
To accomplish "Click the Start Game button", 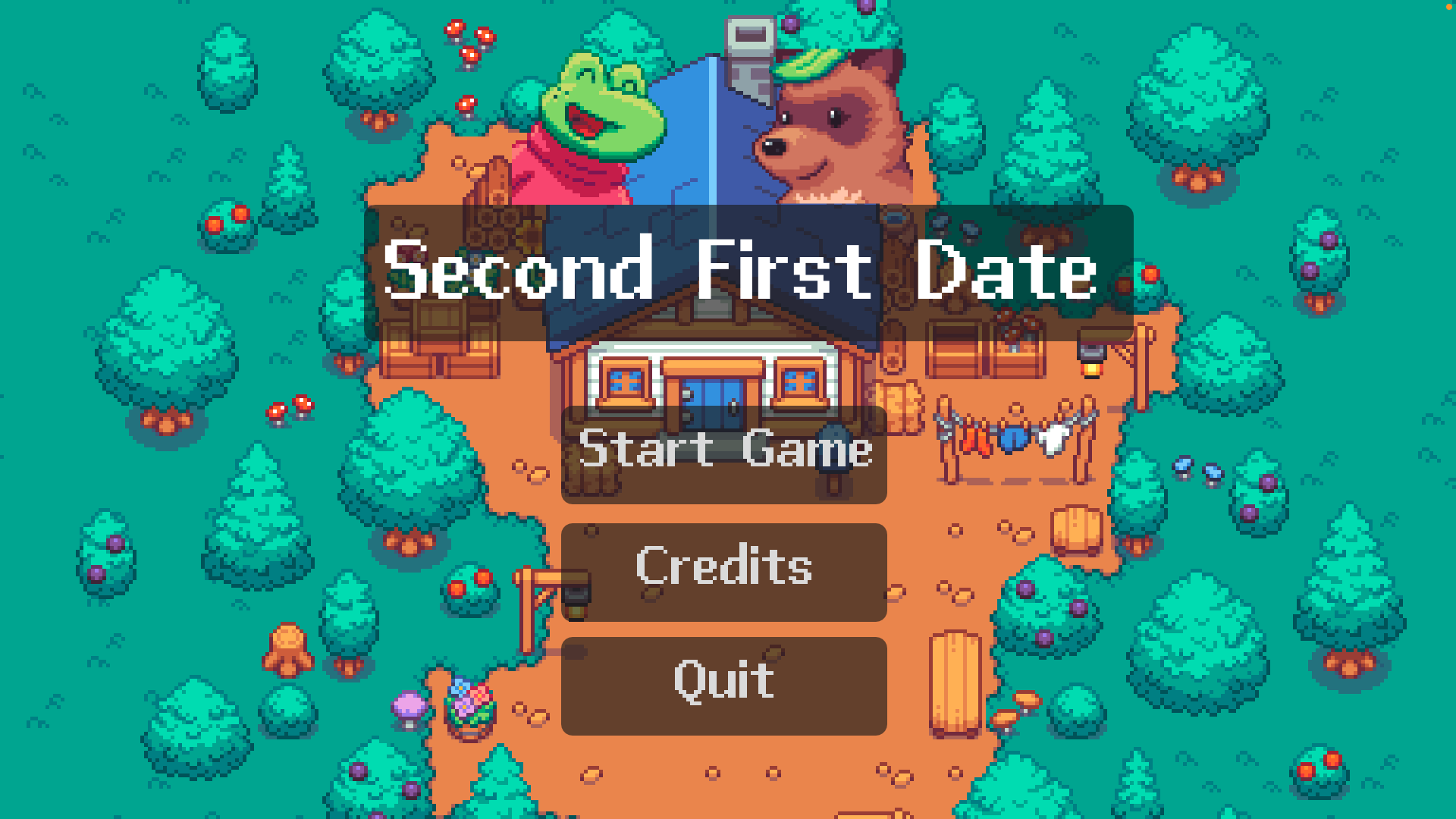I will click(x=723, y=453).
